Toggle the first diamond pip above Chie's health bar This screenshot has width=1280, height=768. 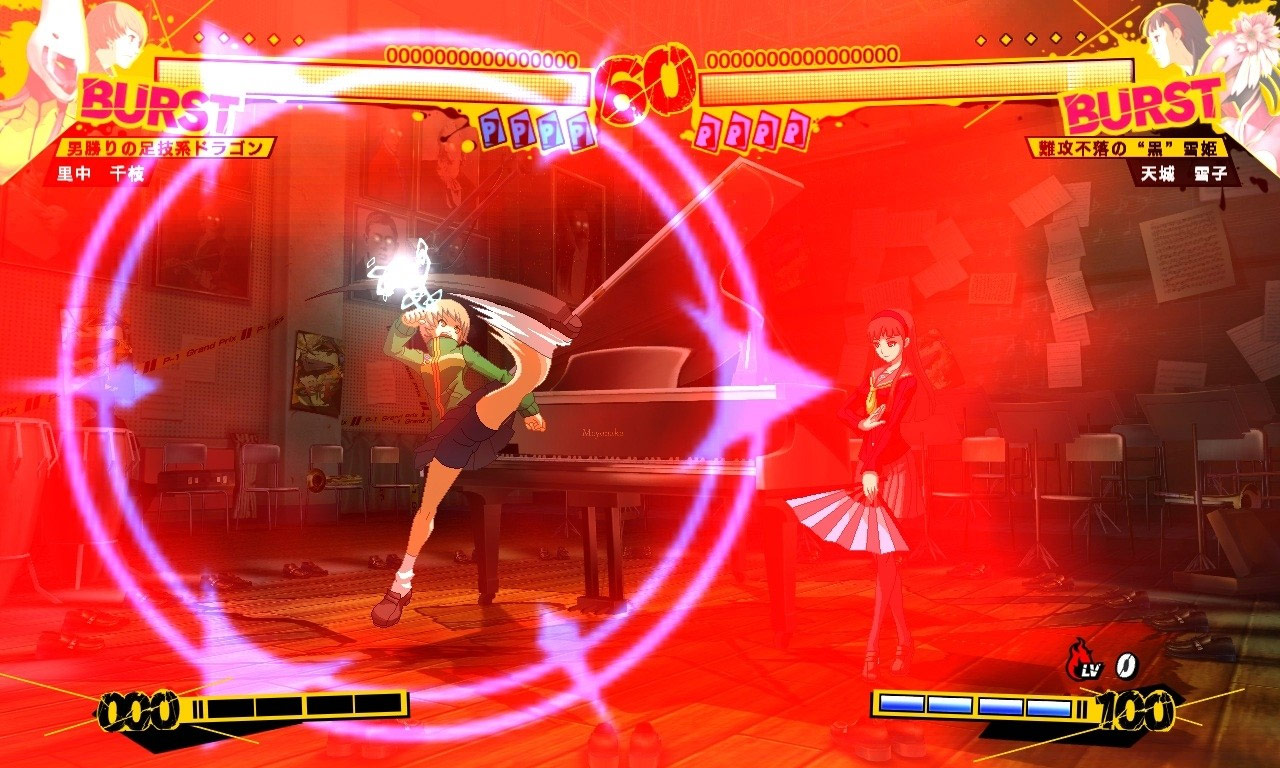click(200, 37)
